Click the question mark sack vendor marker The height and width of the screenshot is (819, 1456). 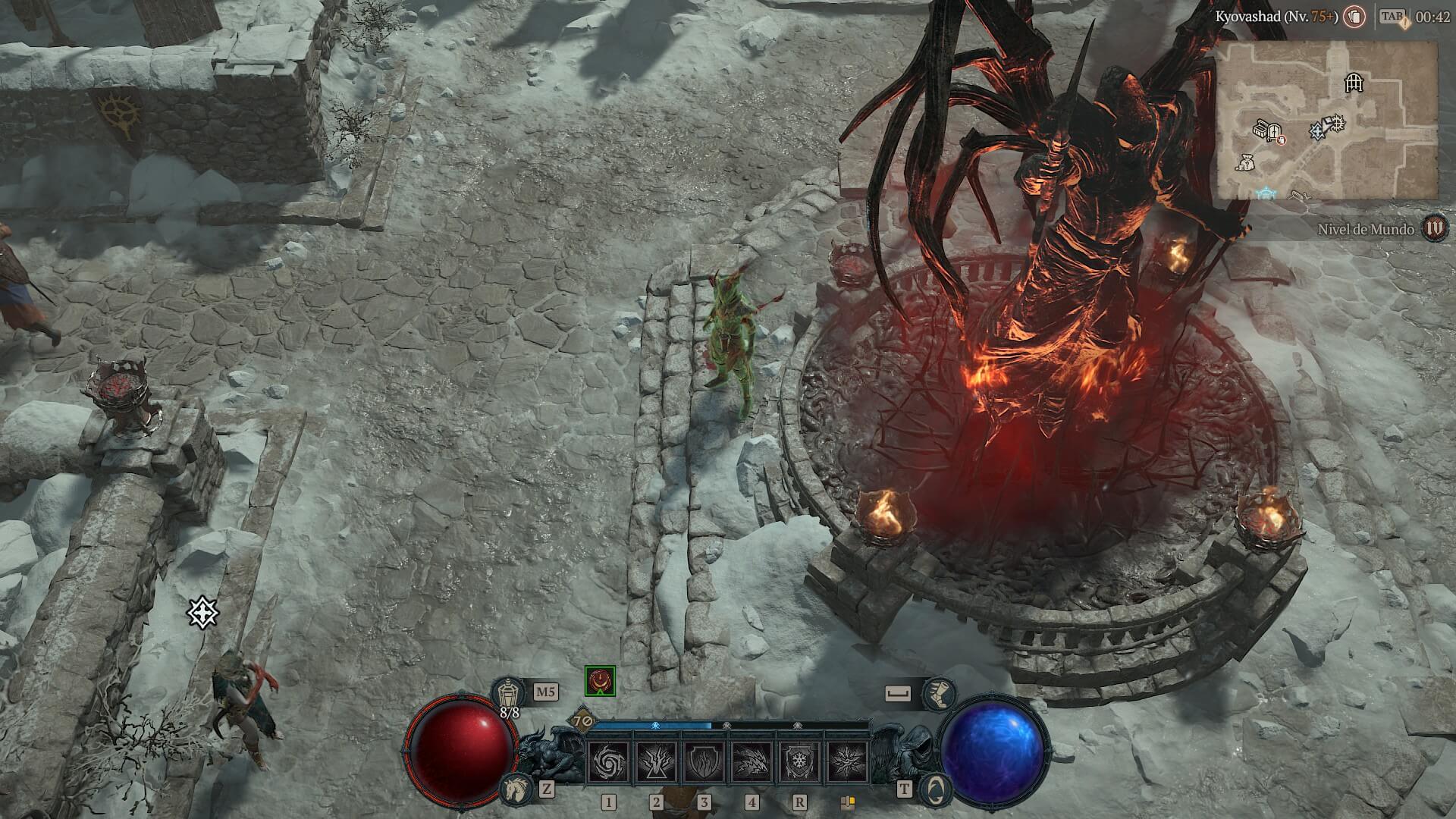pos(1244,162)
